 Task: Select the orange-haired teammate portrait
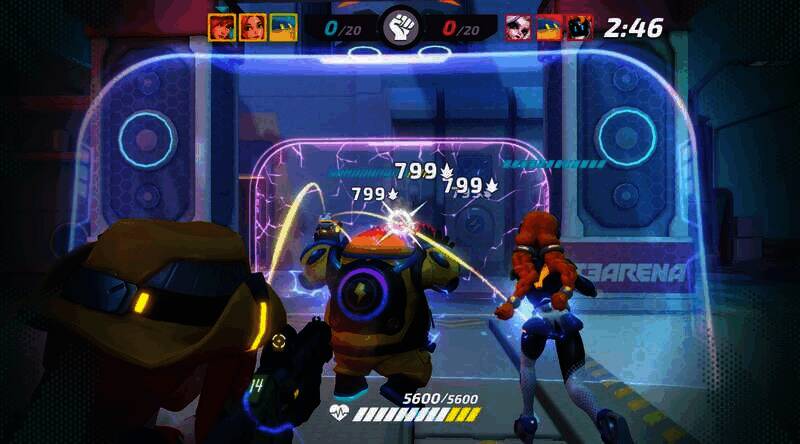[252, 27]
